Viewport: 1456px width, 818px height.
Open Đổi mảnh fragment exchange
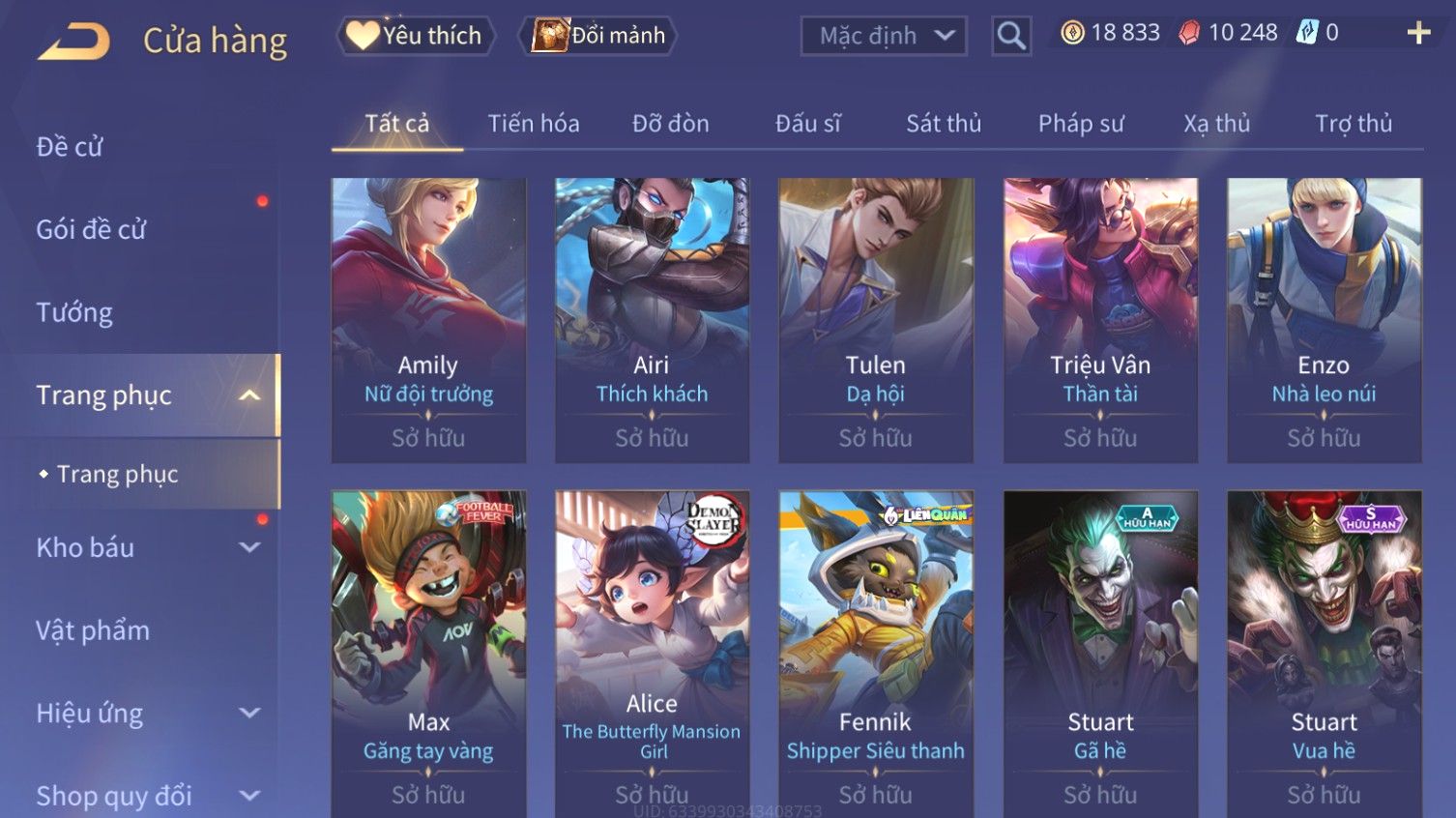(x=599, y=36)
